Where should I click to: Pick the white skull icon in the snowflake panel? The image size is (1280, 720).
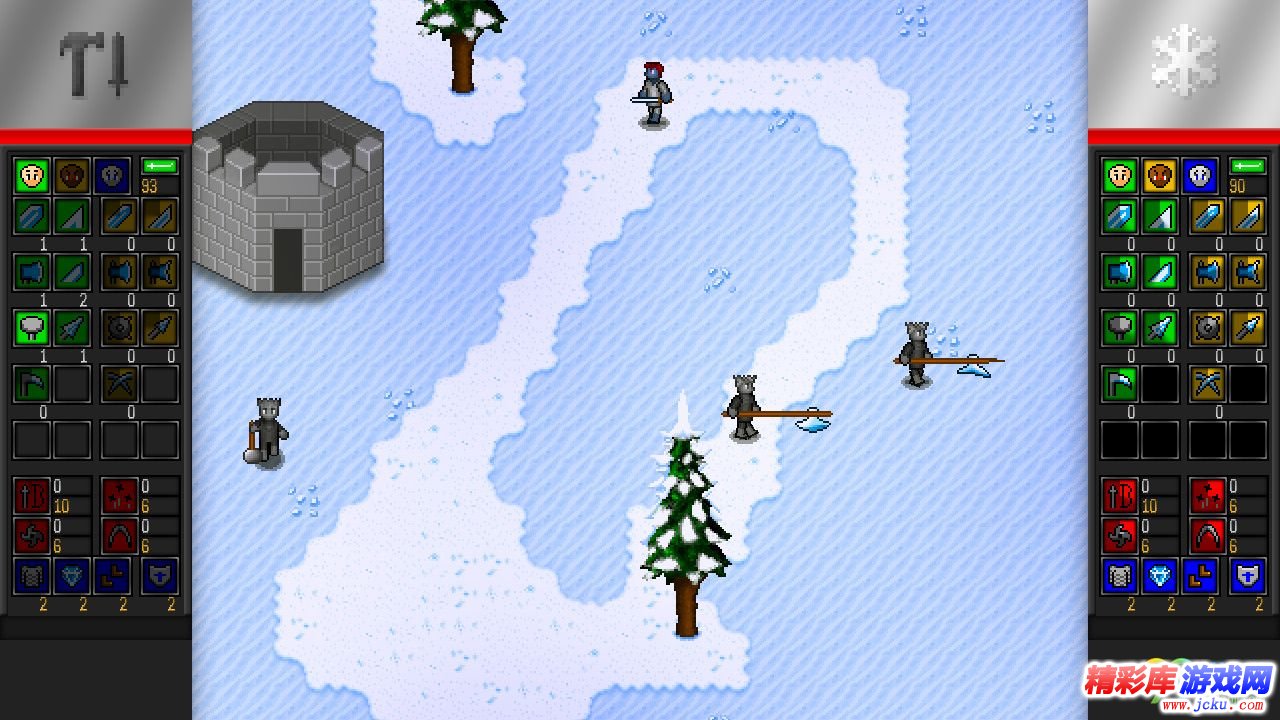tap(1200, 176)
